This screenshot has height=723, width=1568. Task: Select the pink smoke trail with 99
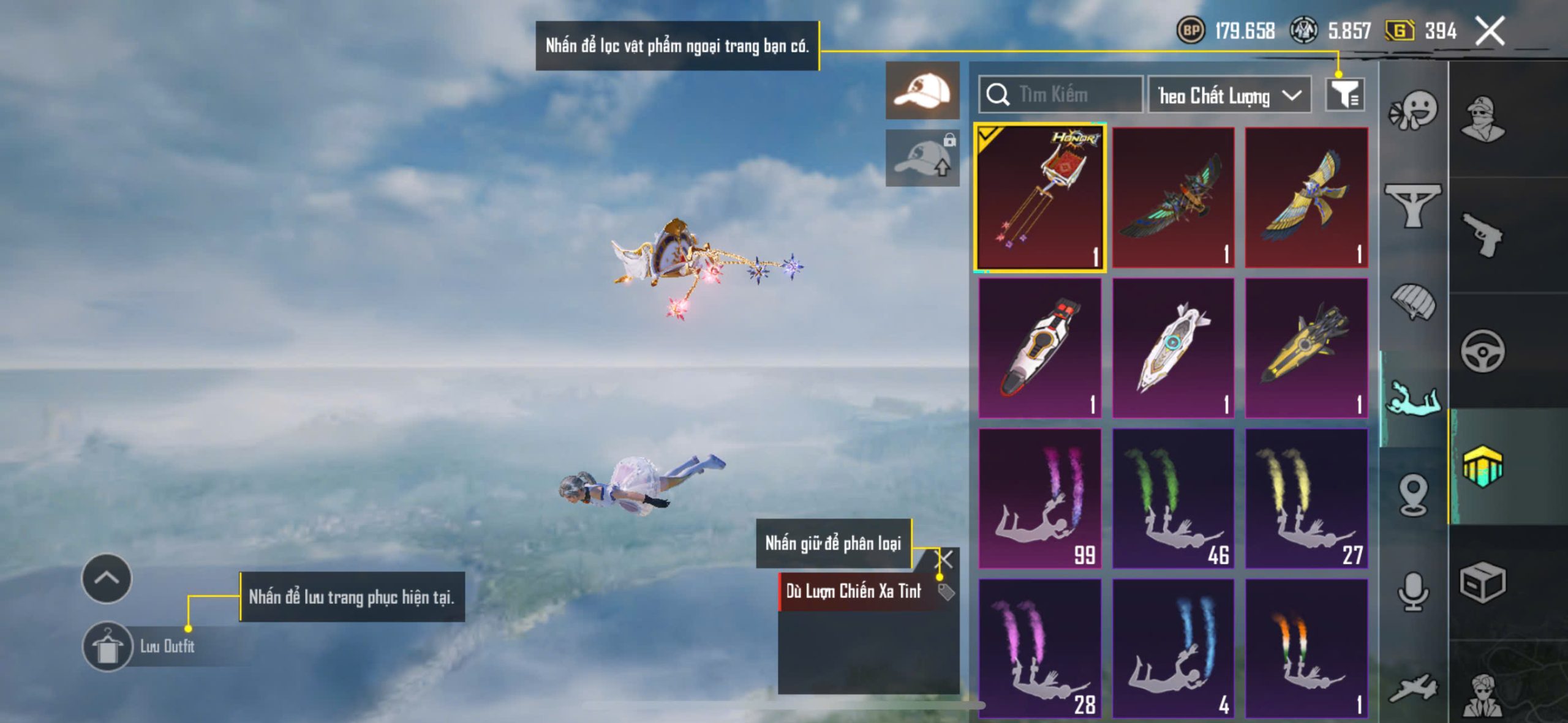click(x=1039, y=498)
